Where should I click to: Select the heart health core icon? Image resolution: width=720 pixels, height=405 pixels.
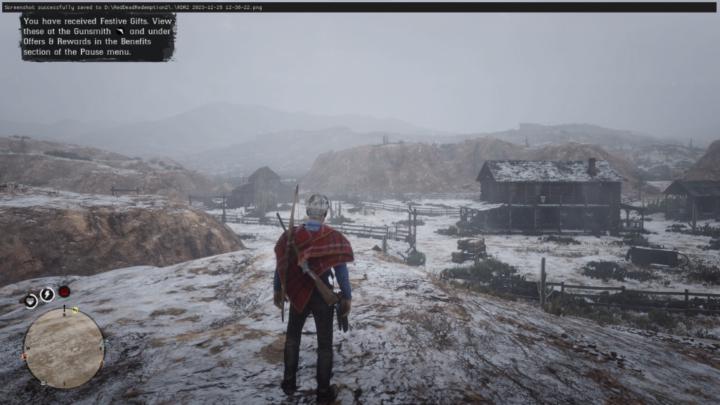pyautogui.click(x=31, y=300)
